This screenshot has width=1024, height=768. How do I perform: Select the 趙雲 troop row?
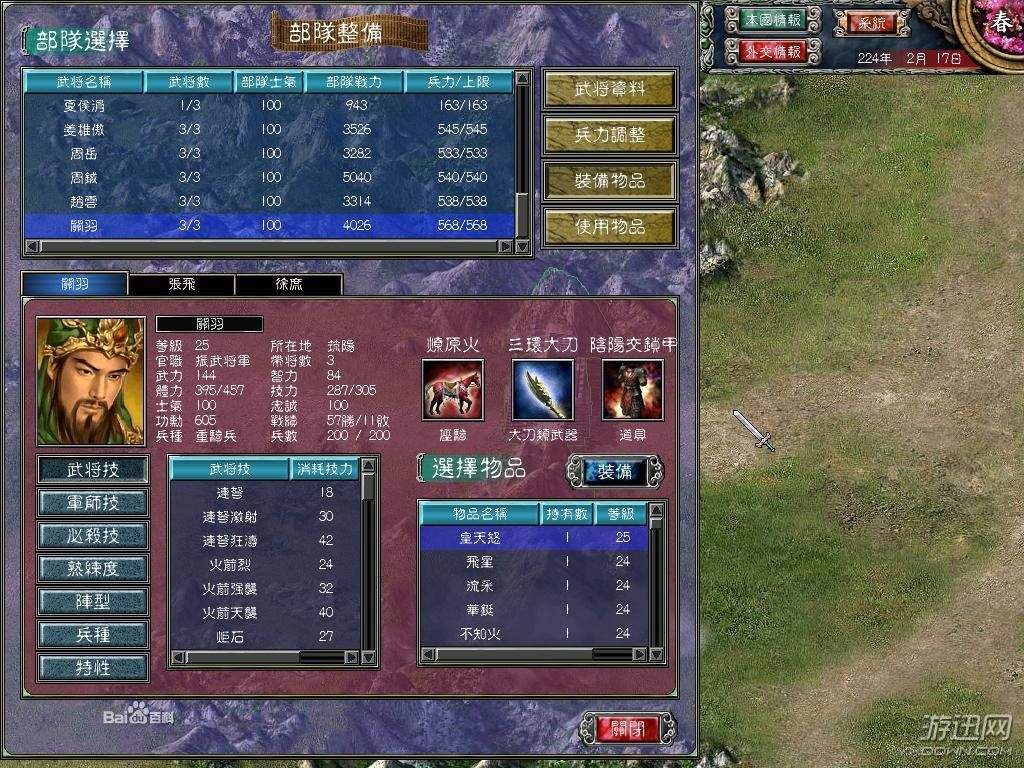click(x=268, y=201)
